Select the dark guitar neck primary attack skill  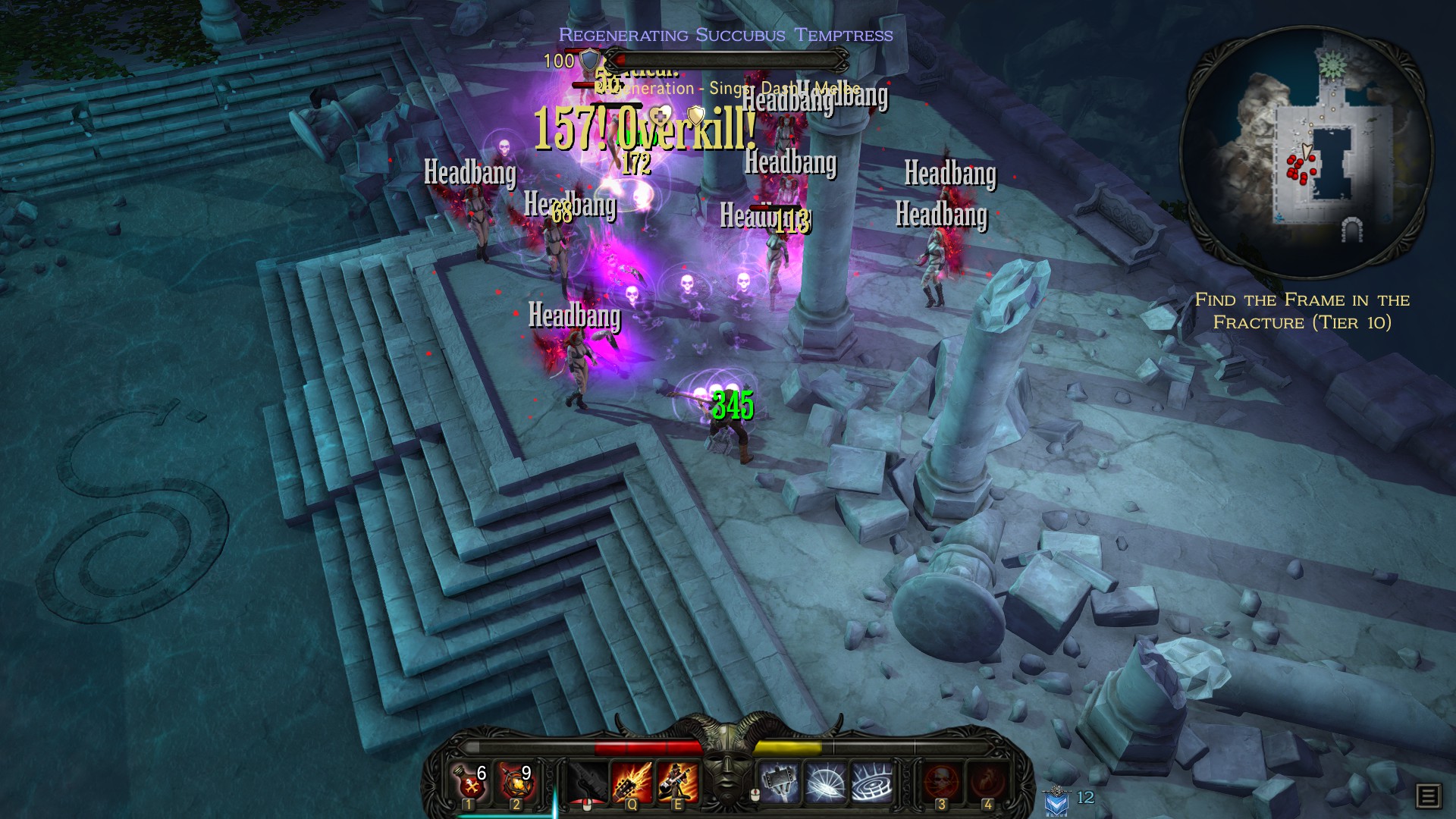coord(587,783)
